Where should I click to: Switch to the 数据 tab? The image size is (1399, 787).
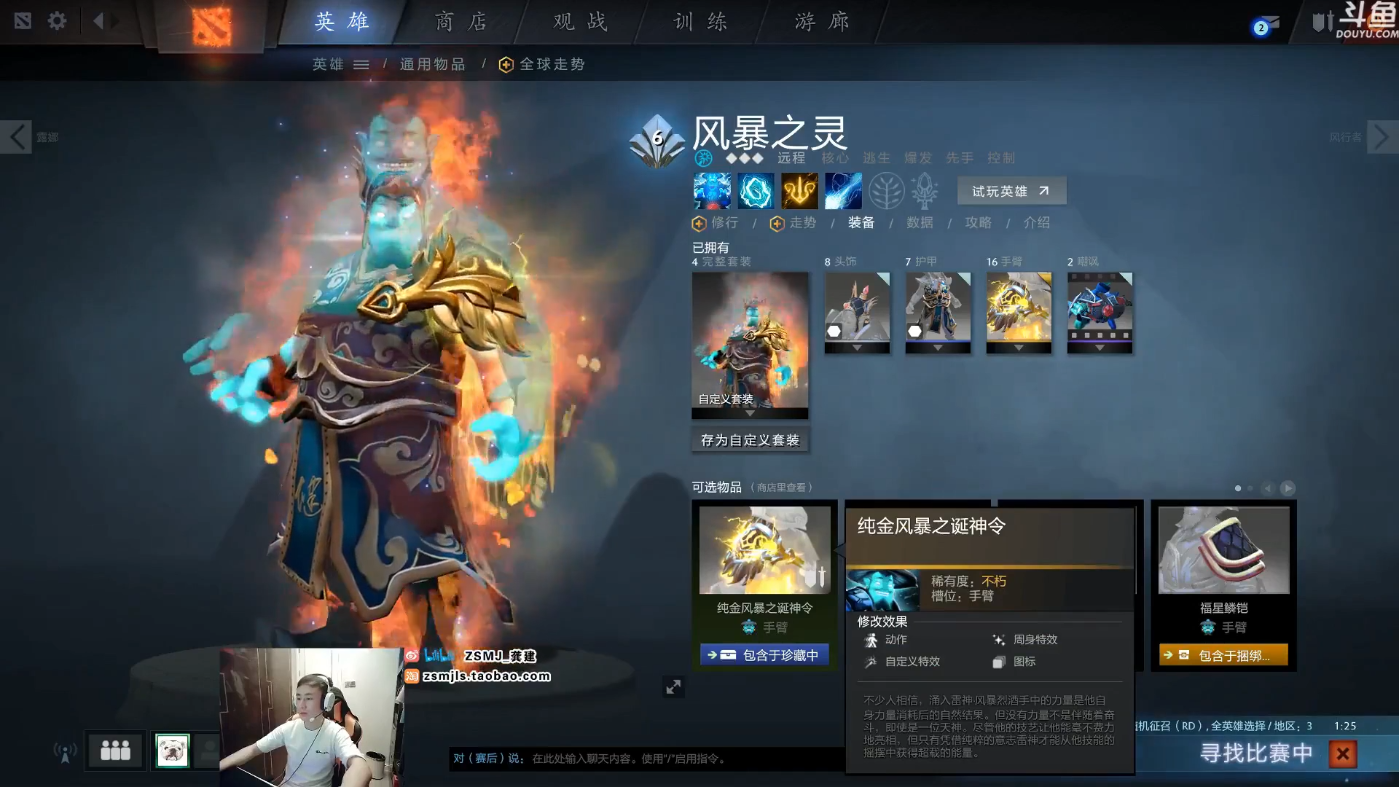[919, 222]
